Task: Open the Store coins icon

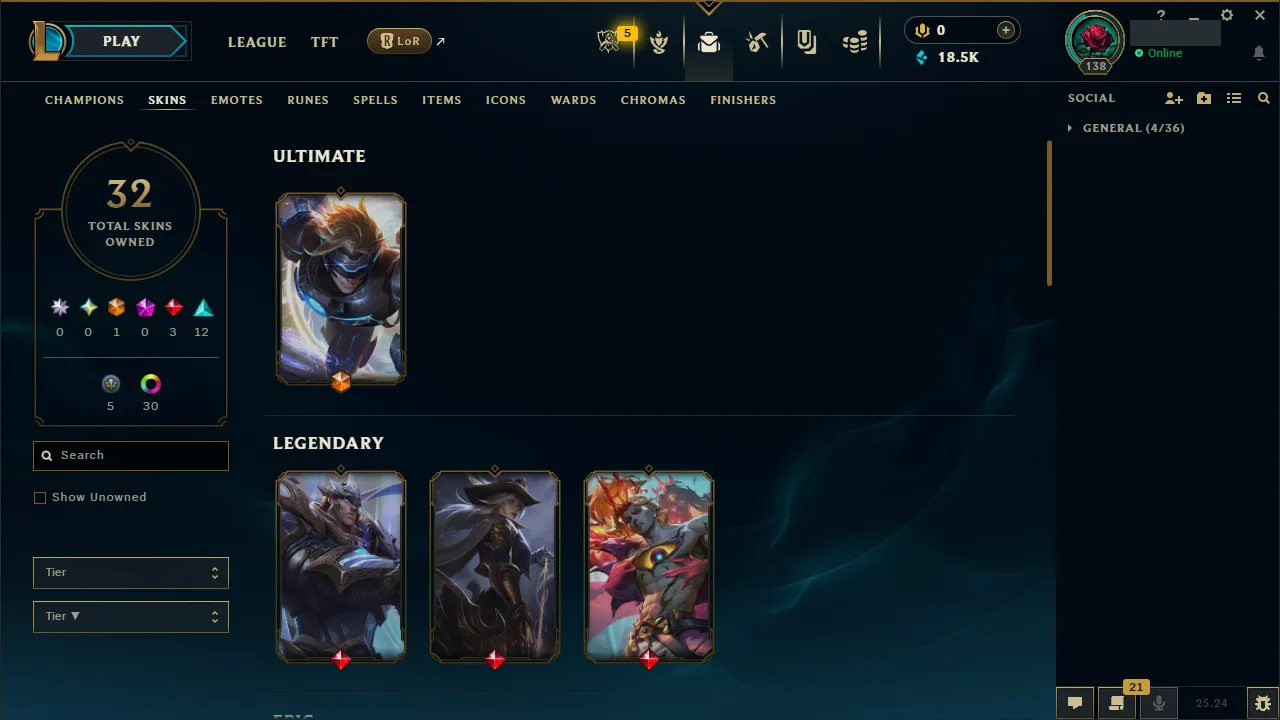Action: pos(855,41)
